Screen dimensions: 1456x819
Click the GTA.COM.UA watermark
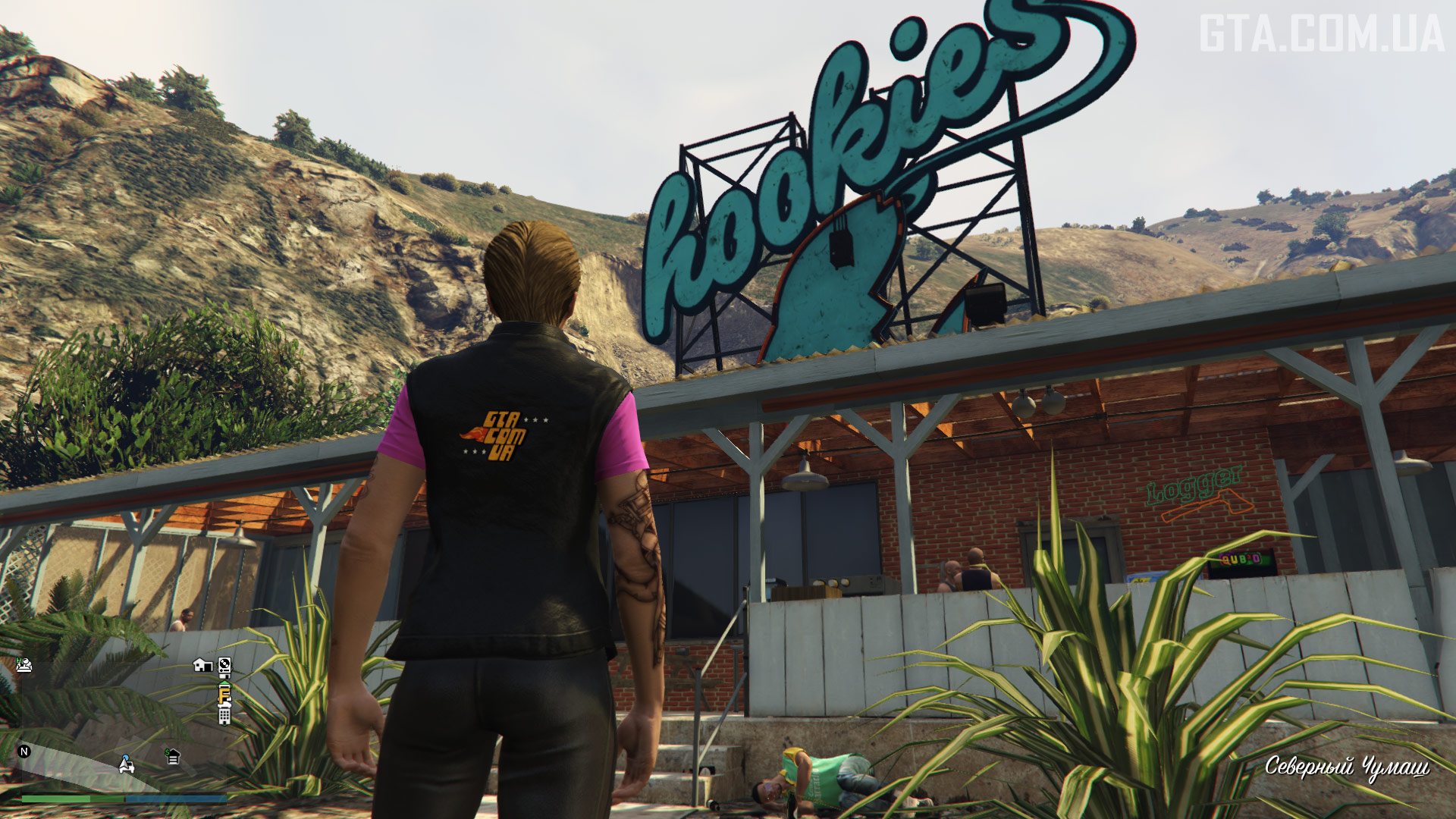1321,34
